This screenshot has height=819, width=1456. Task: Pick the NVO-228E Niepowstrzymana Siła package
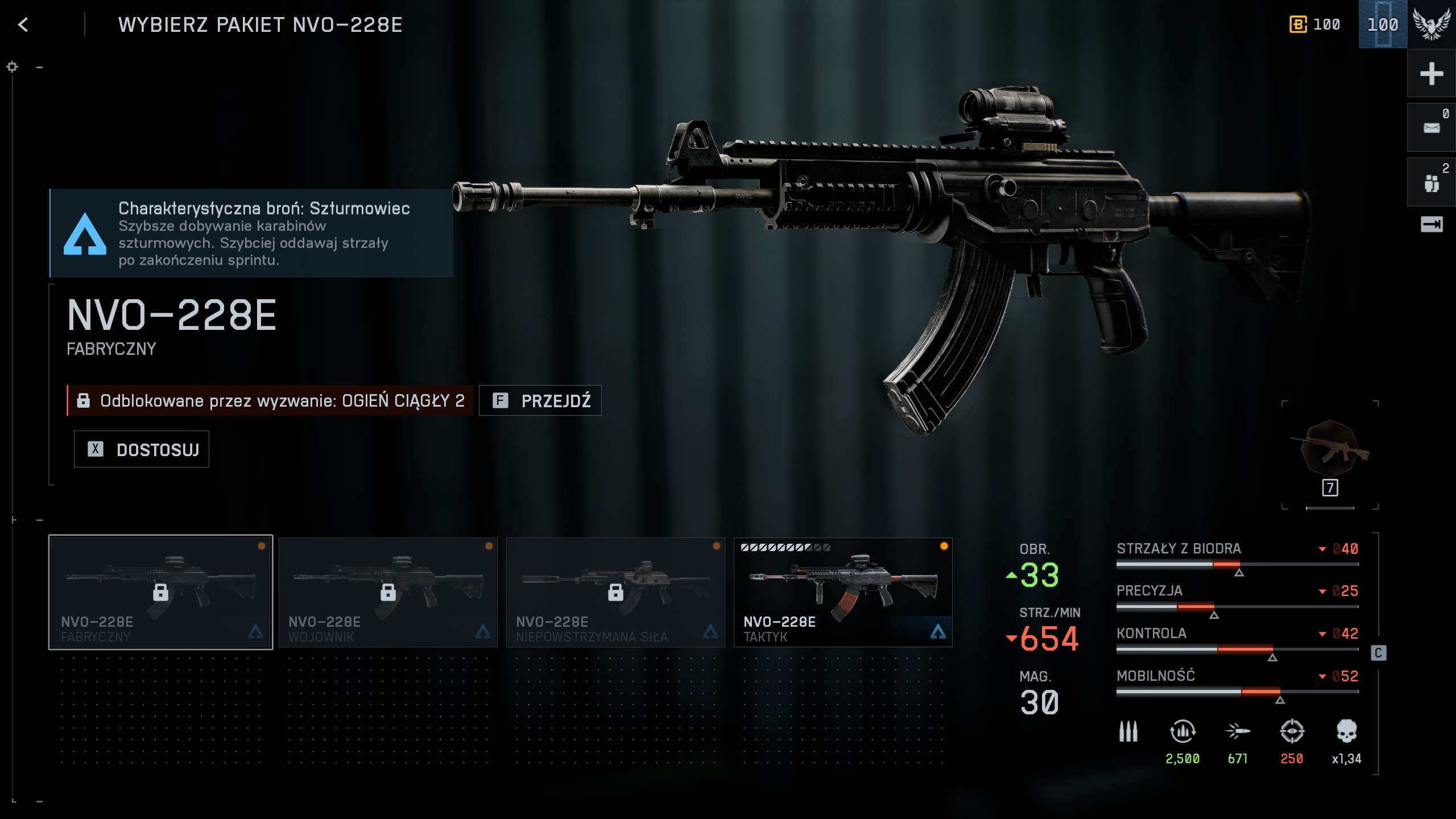(615, 591)
